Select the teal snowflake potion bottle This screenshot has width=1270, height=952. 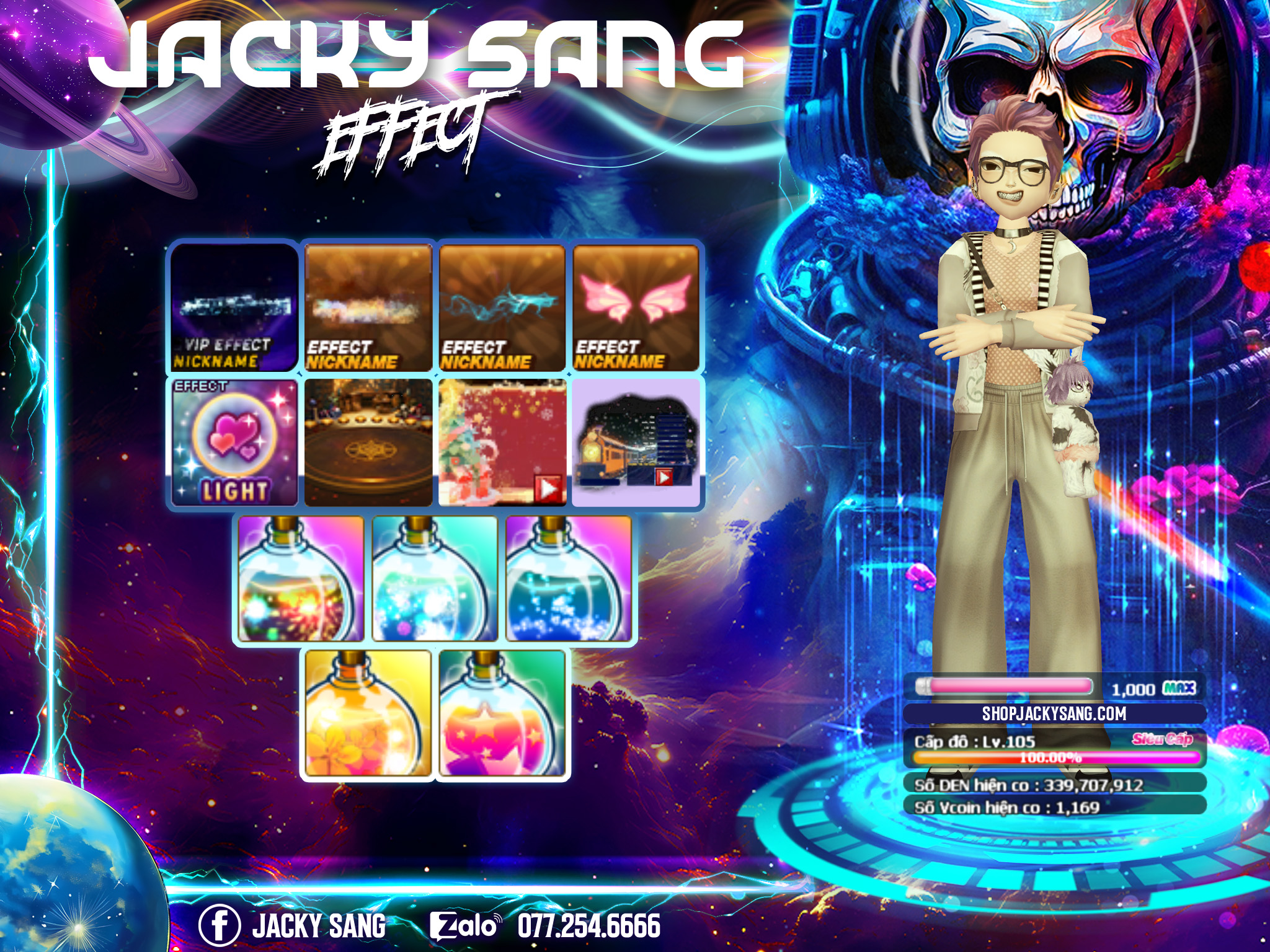click(x=435, y=579)
